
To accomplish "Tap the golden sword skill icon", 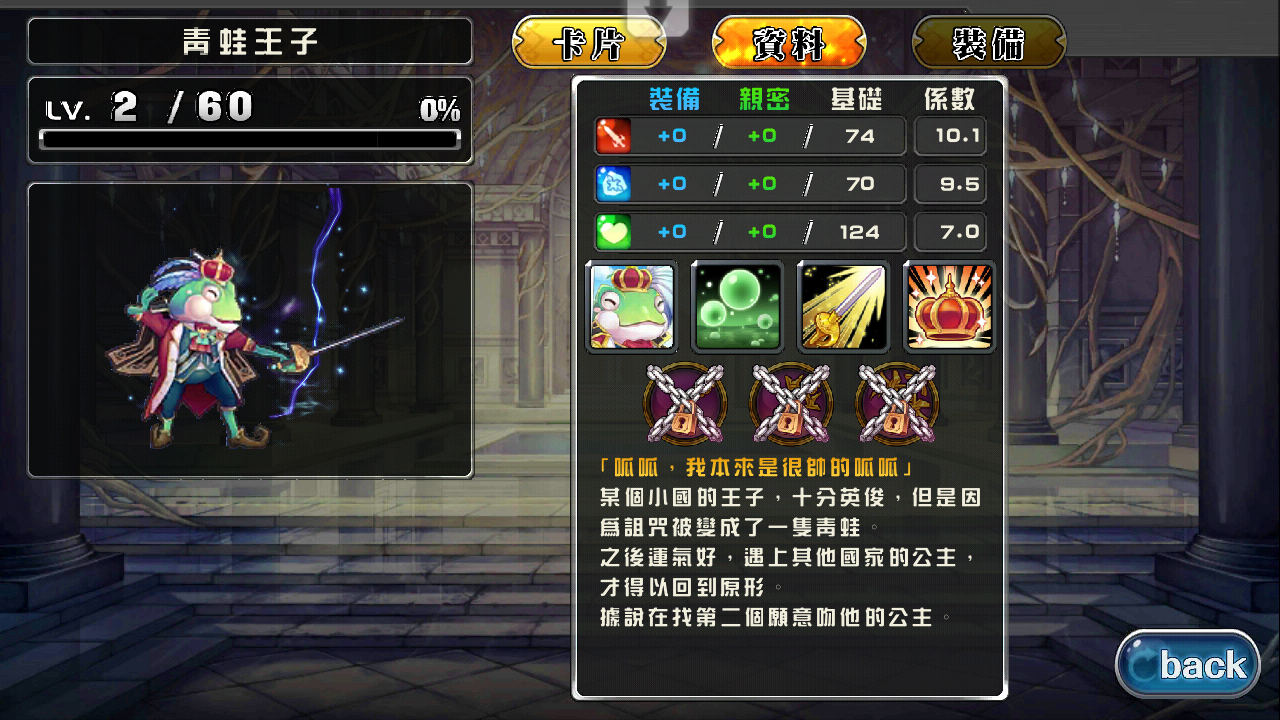I will click(843, 307).
